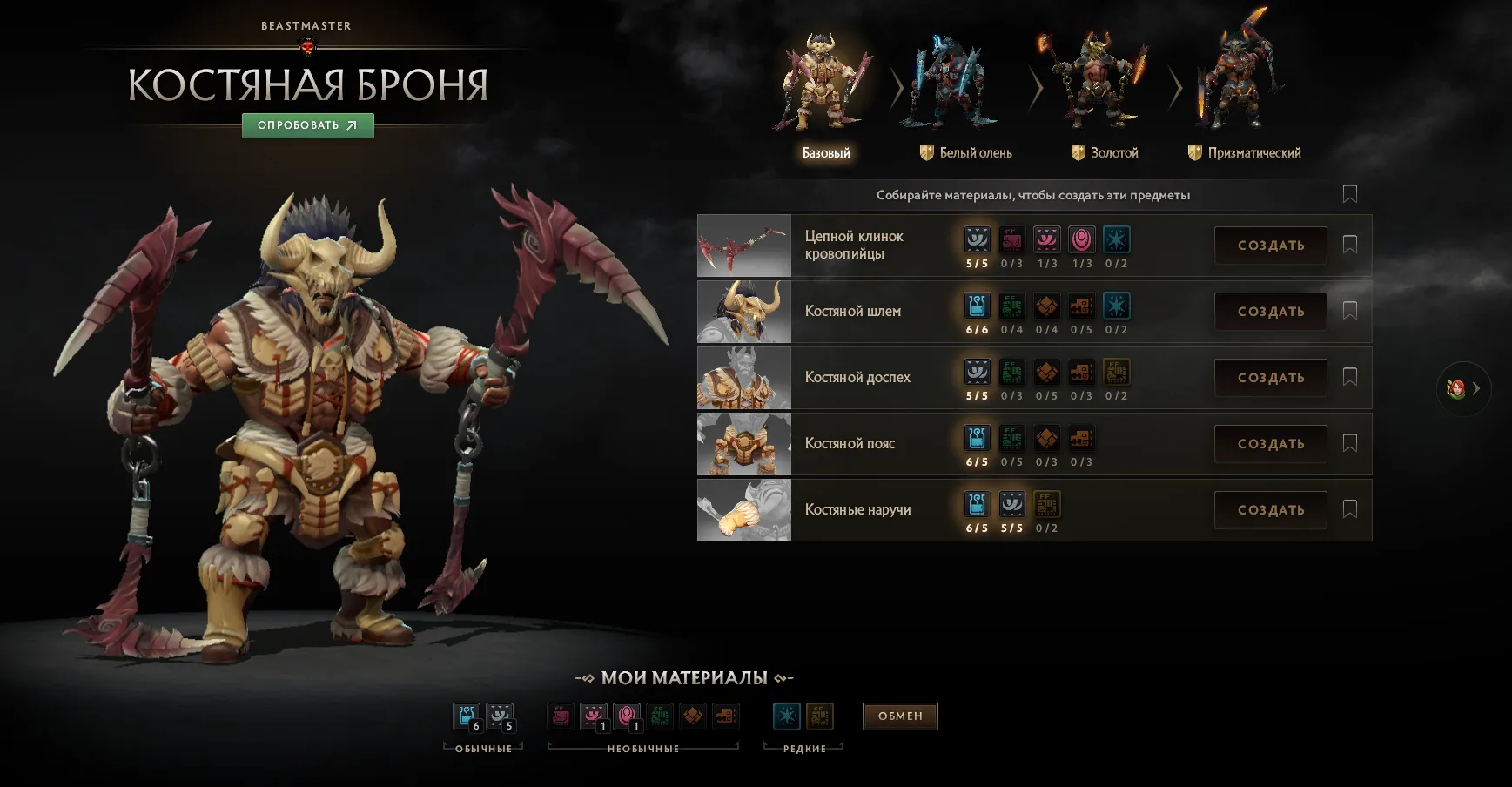Select the orange diamond material icon in Костяной пояс row
This screenshot has width=1512, height=787.
[1047, 438]
